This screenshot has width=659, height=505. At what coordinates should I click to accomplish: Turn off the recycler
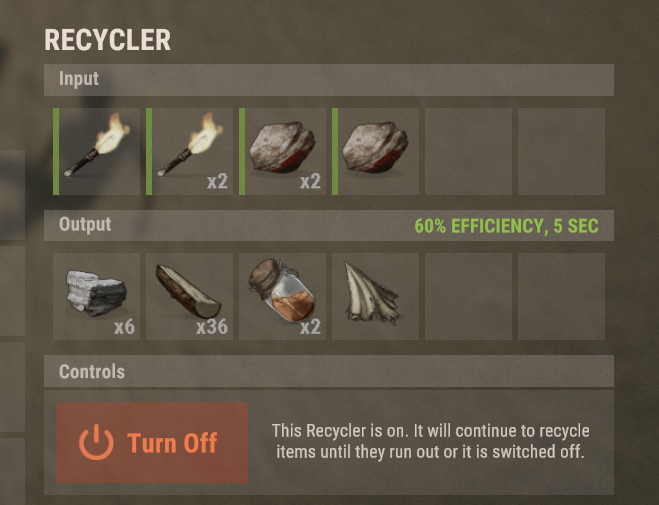click(x=152, y=443)
